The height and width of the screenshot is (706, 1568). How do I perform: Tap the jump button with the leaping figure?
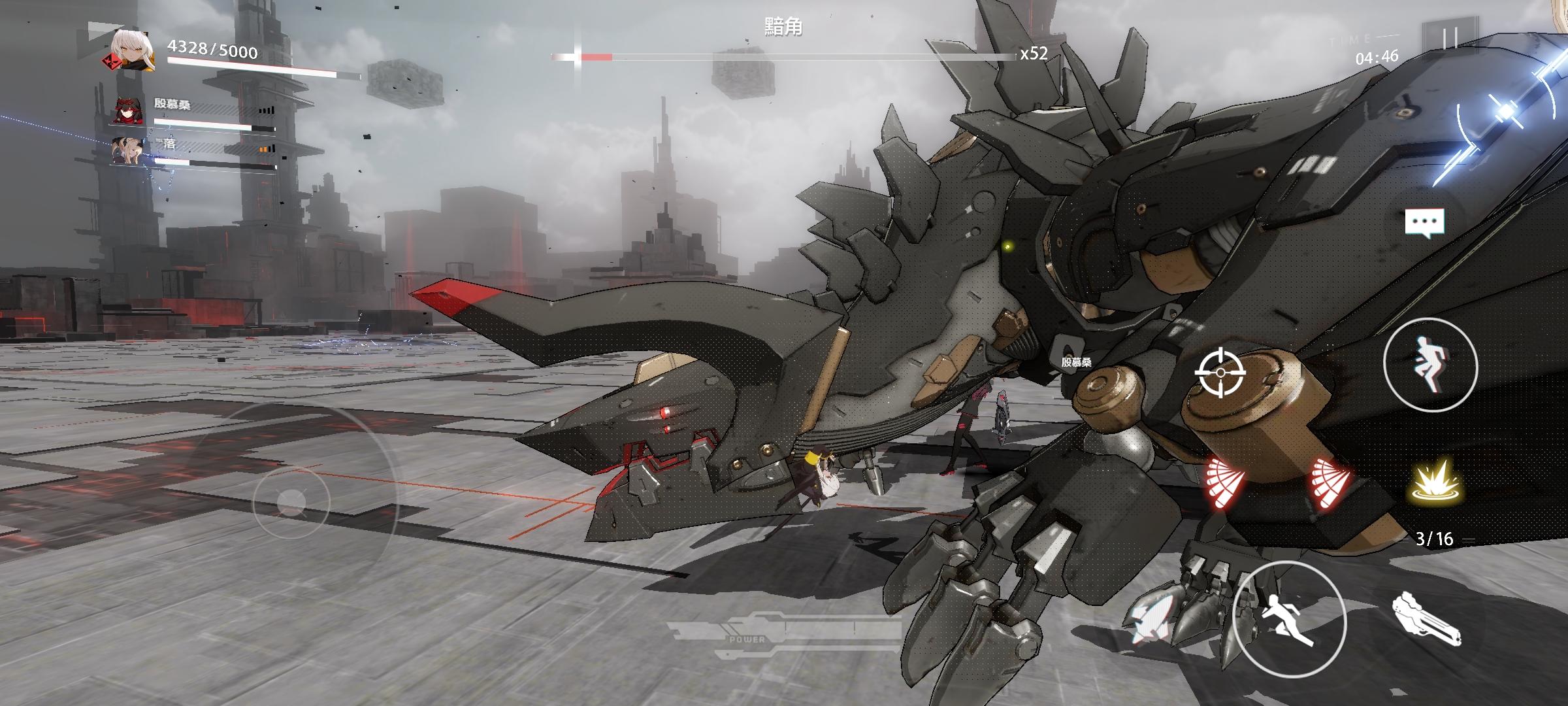[1430, 365]
